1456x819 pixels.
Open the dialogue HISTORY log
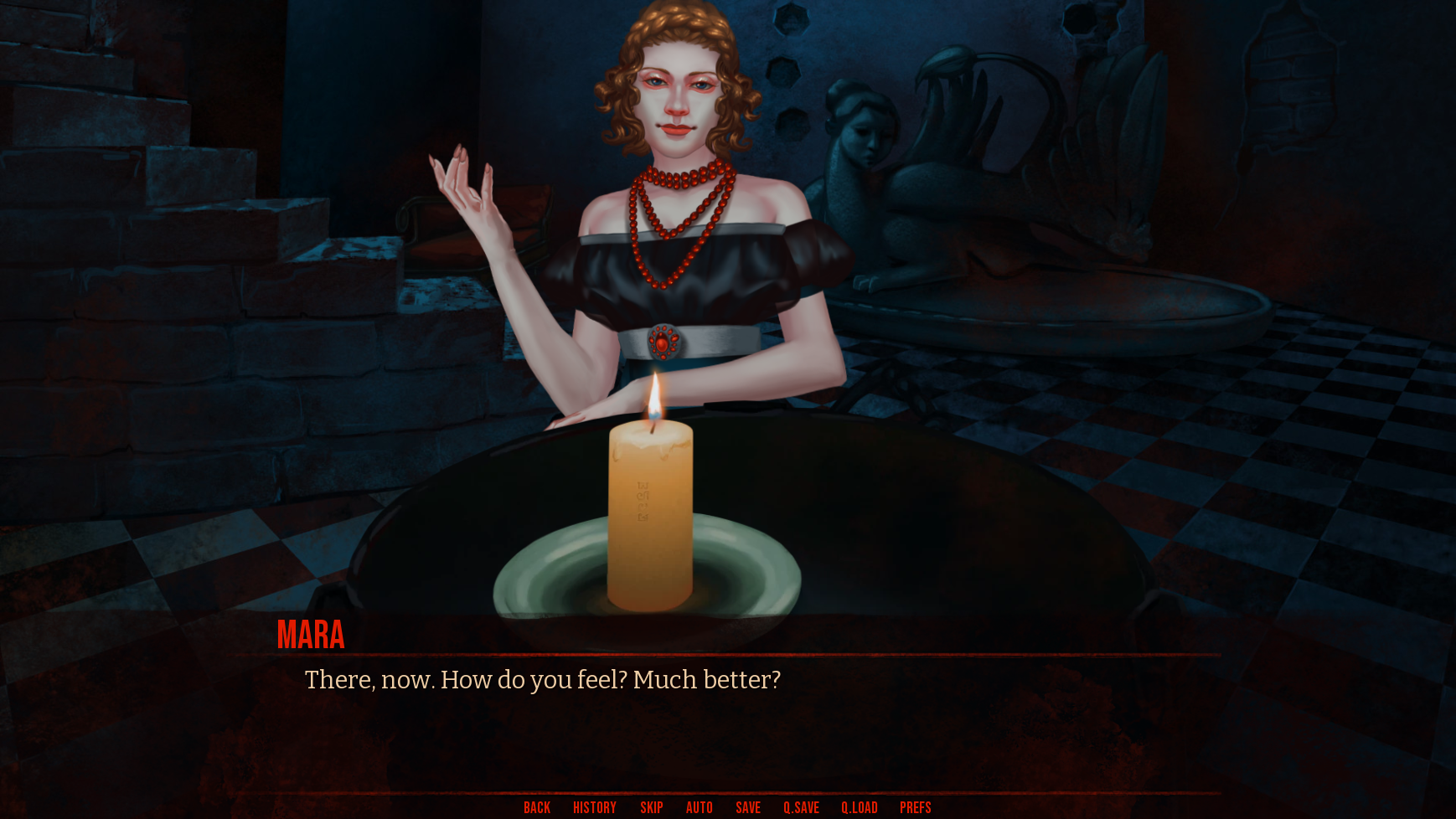point(593,807)
